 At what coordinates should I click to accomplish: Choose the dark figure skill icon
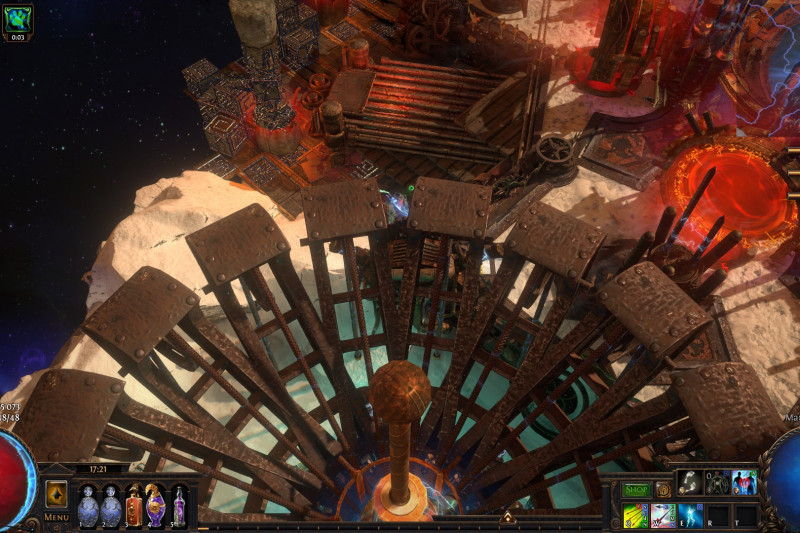point(716,482)
